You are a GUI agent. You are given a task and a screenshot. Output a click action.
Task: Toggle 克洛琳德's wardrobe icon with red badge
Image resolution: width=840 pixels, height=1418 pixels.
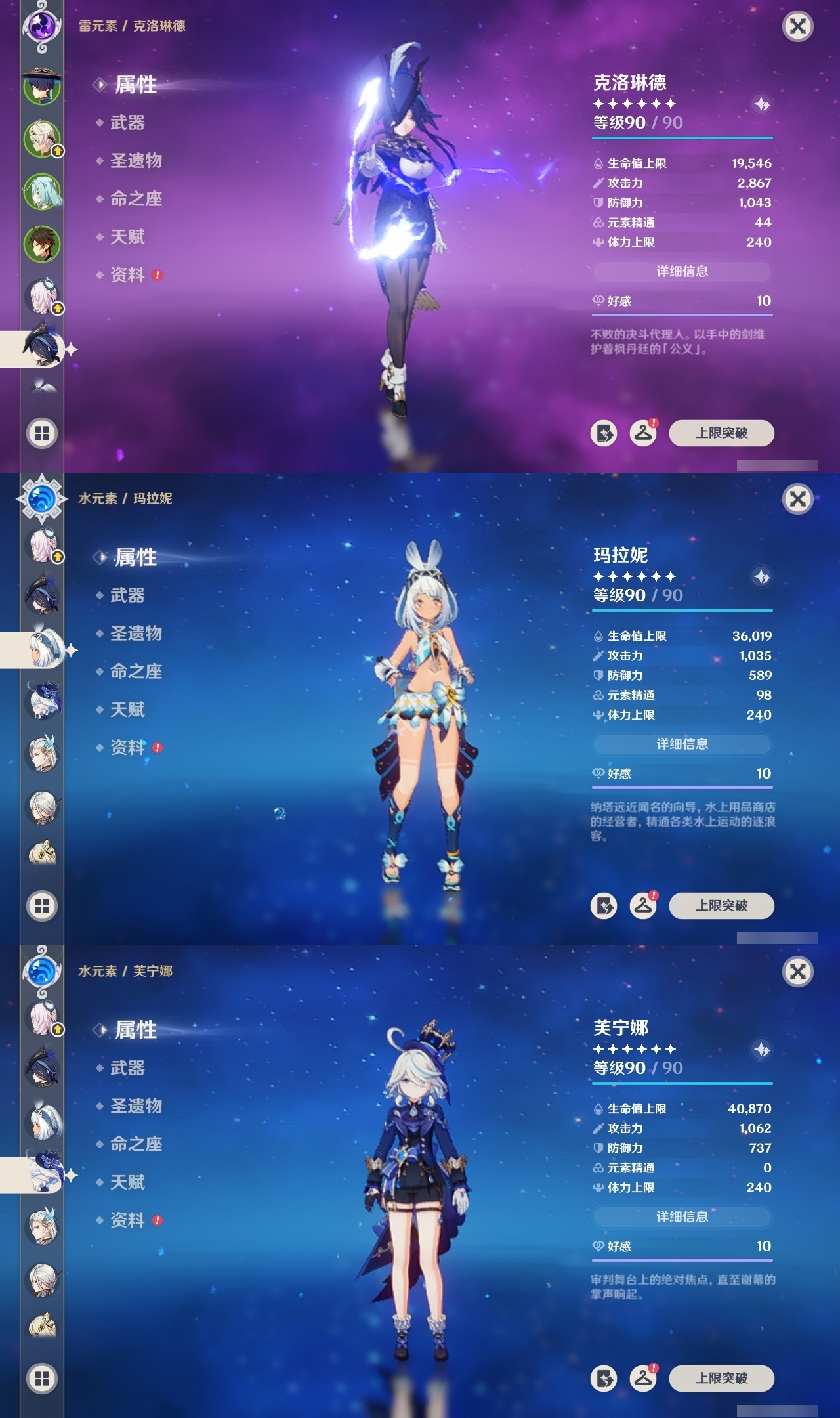[644, 434]
